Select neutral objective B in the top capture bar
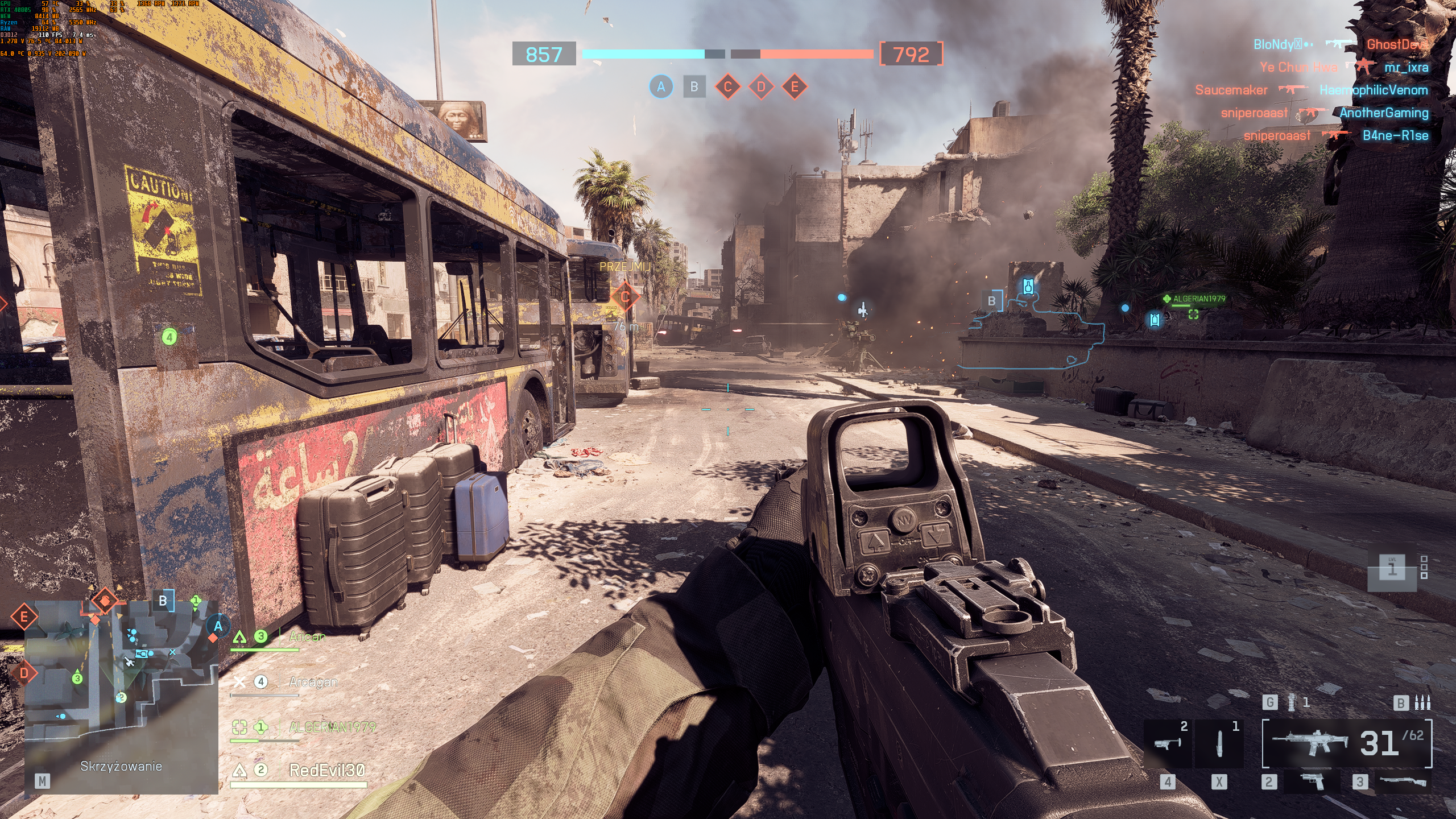This screenshot has height=819, width=1456. pos(694,87)
